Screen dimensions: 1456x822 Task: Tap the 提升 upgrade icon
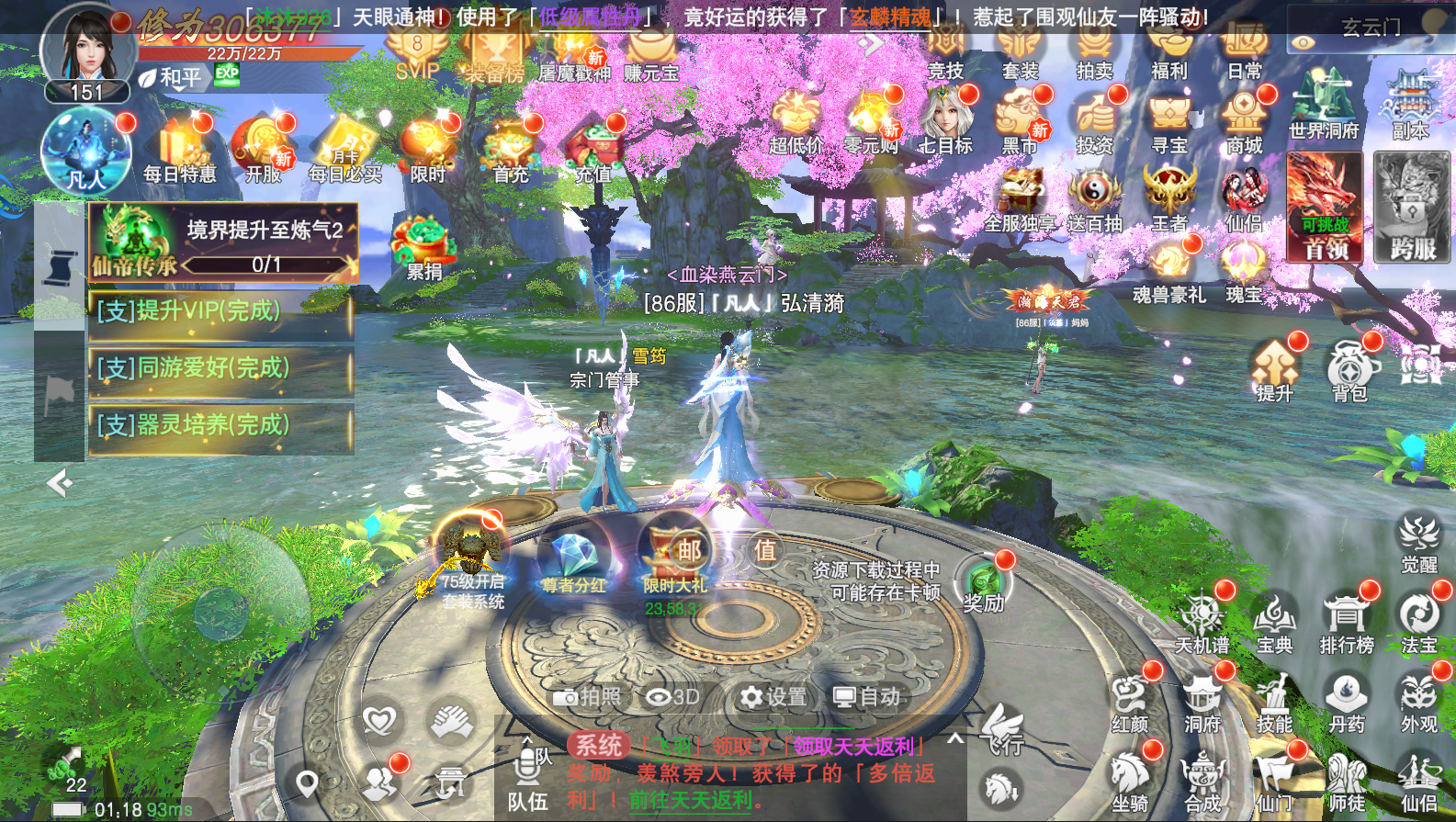tap(1274, 367)
